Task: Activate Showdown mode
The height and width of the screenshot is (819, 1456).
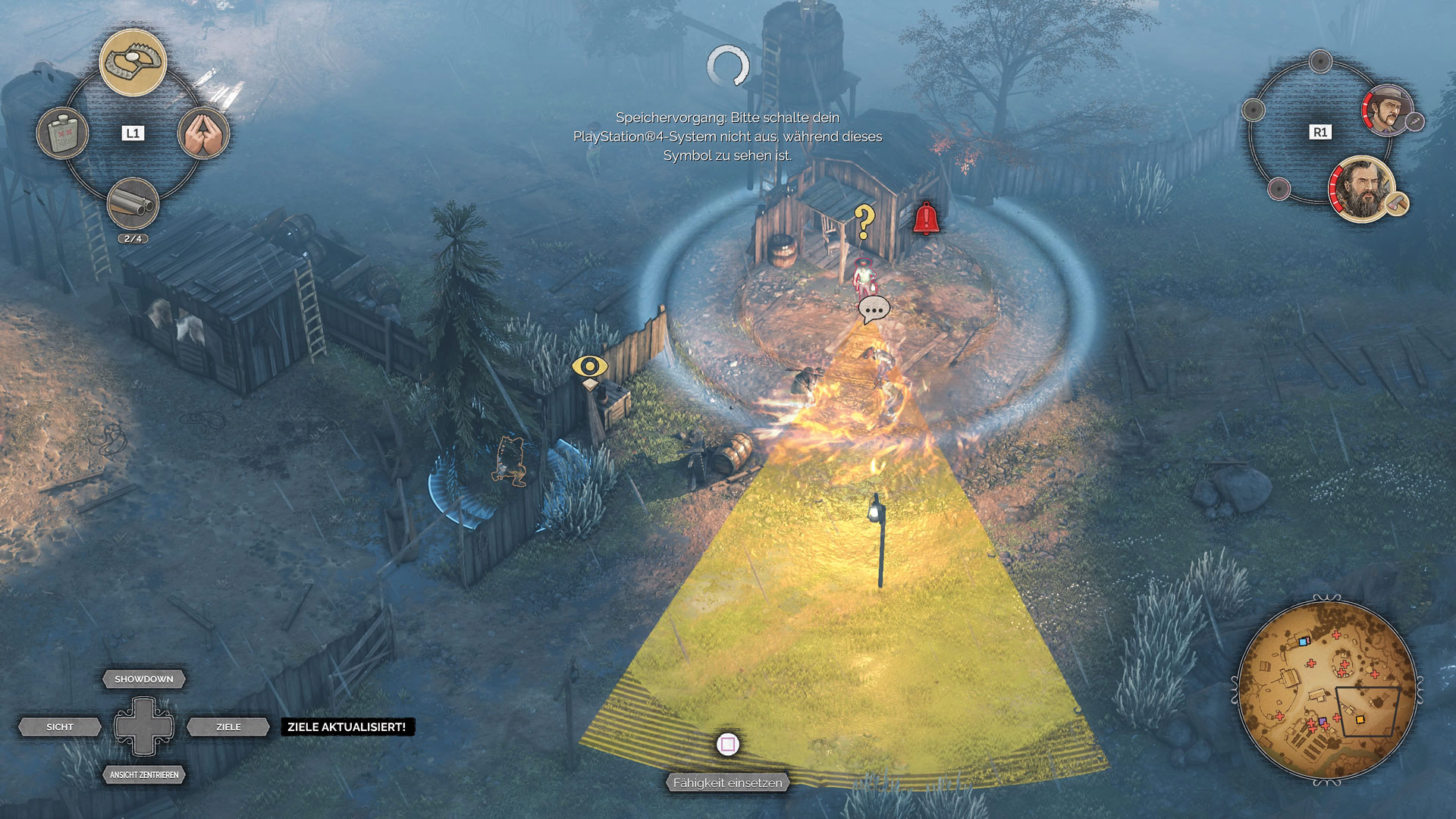Action: [144, 679]
